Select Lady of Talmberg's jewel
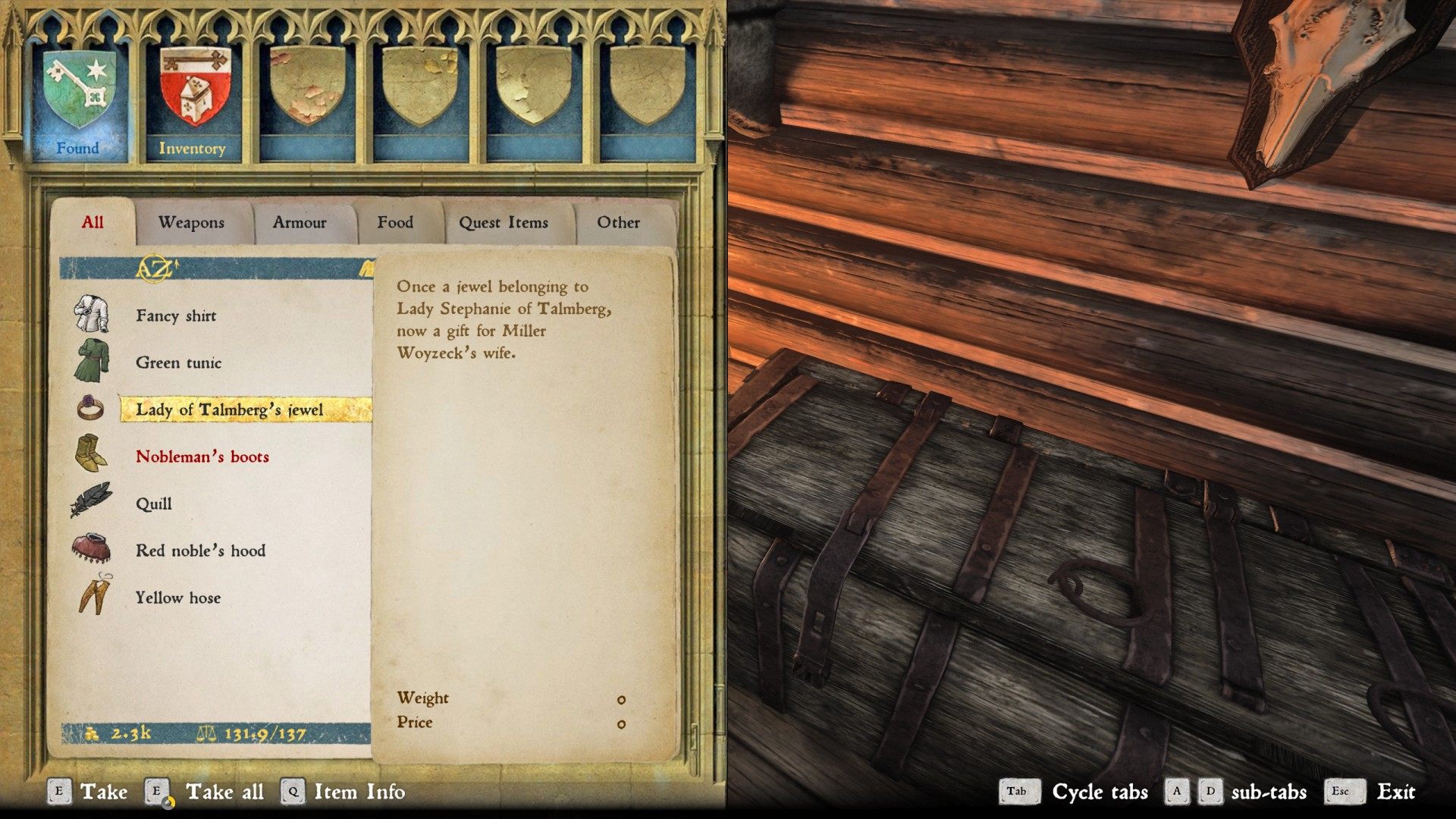1456x819 pixels. pyautogui.click(x=229, y=409)
